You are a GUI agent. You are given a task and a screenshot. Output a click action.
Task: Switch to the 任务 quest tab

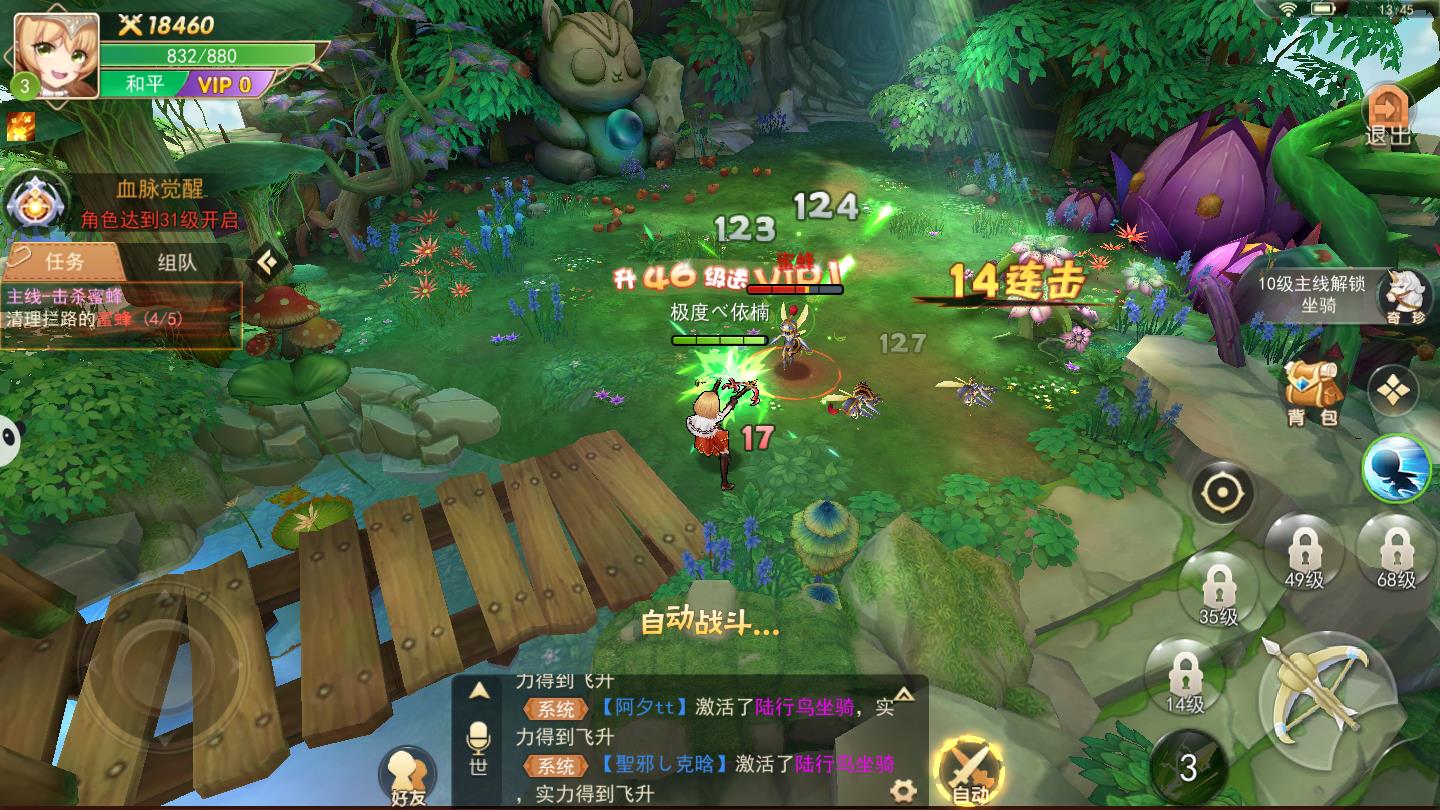click(64, 262)
